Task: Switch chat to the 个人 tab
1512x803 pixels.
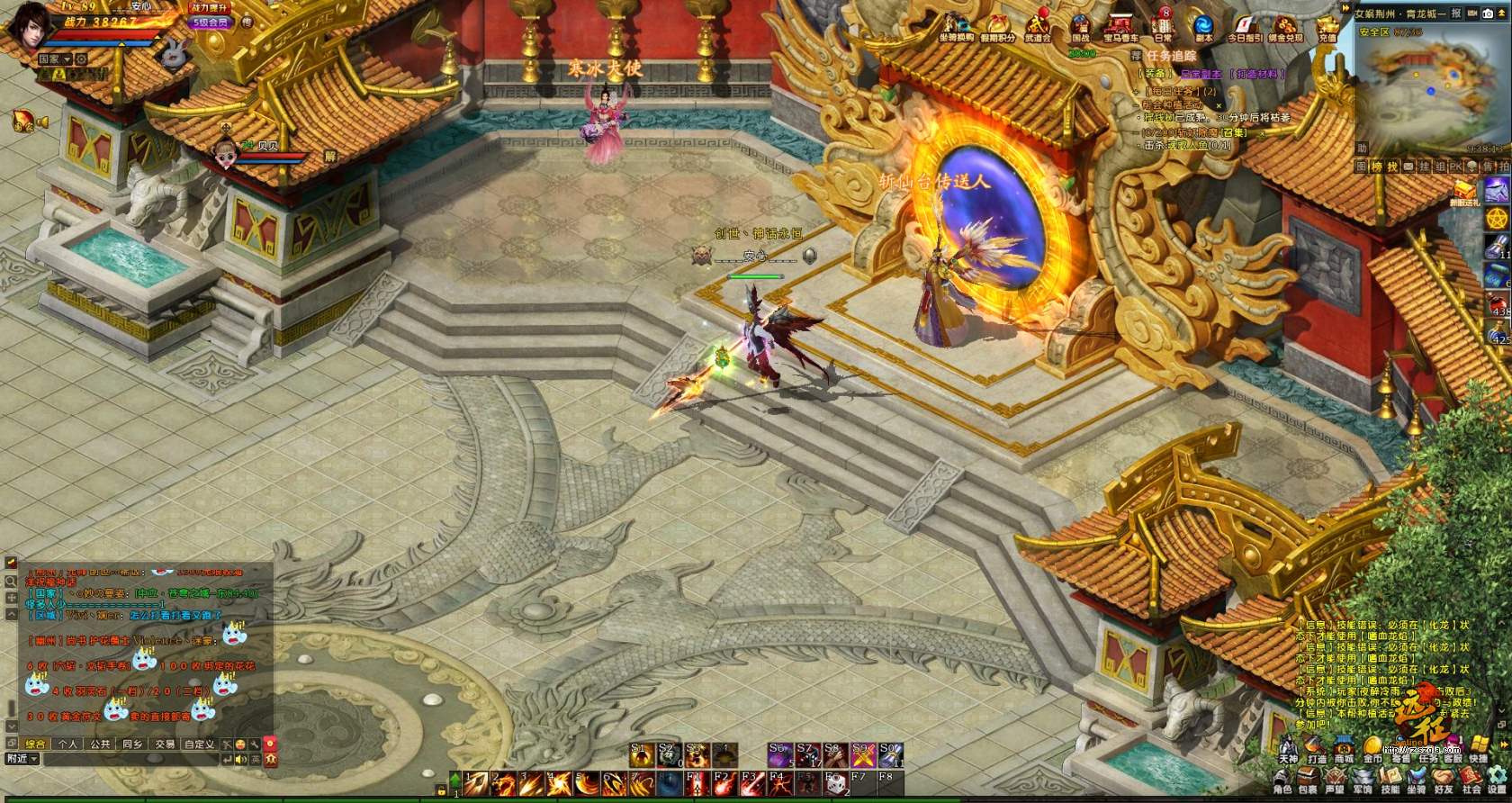Action: (x=67, y=744)
